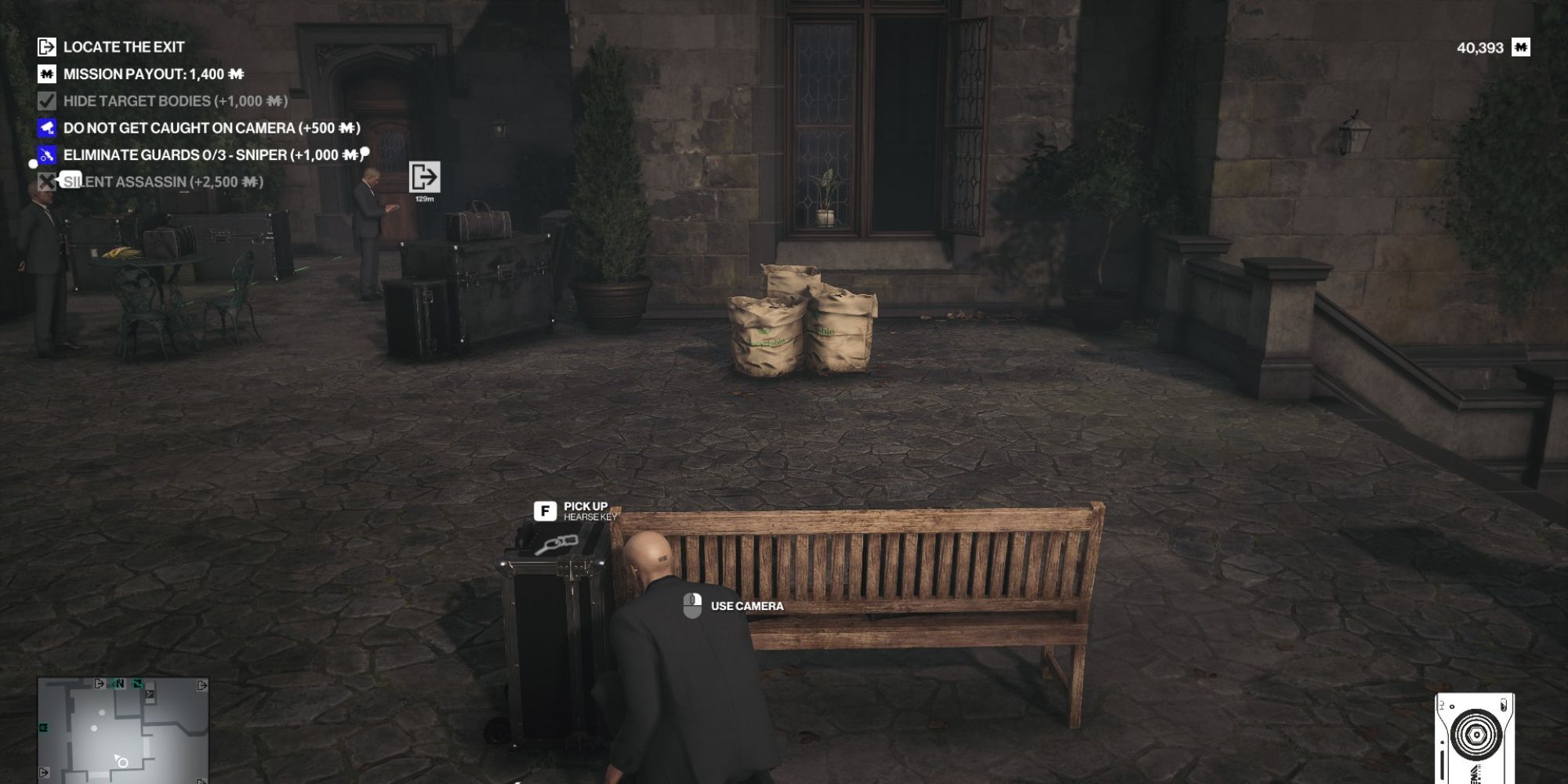Click the 40,393 Merces balance display
Viewport: 1568px width, 784px height.
coord(1482,47)
